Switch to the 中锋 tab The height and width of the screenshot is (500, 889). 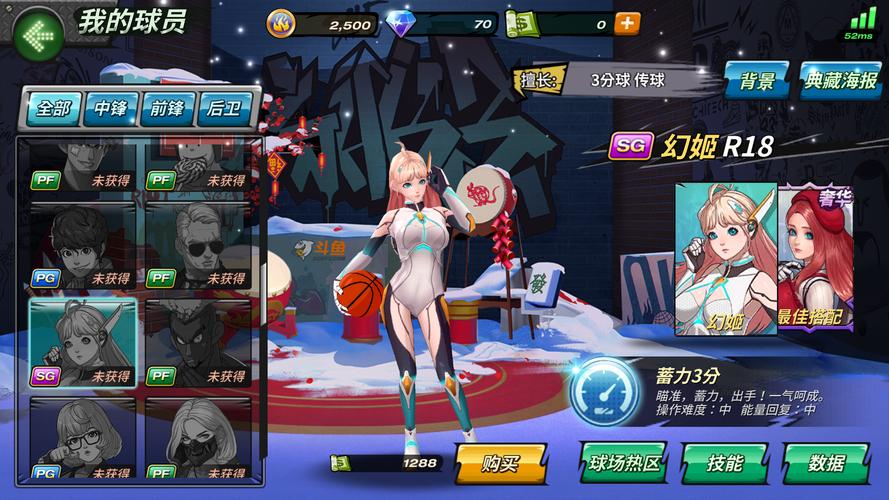111,108
